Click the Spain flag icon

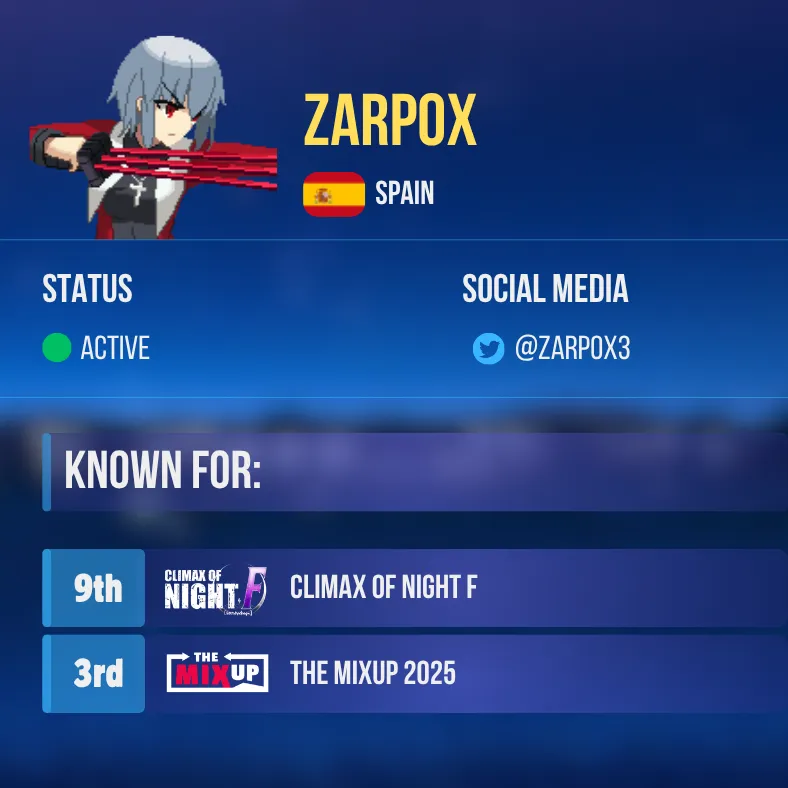pos(334,194)
